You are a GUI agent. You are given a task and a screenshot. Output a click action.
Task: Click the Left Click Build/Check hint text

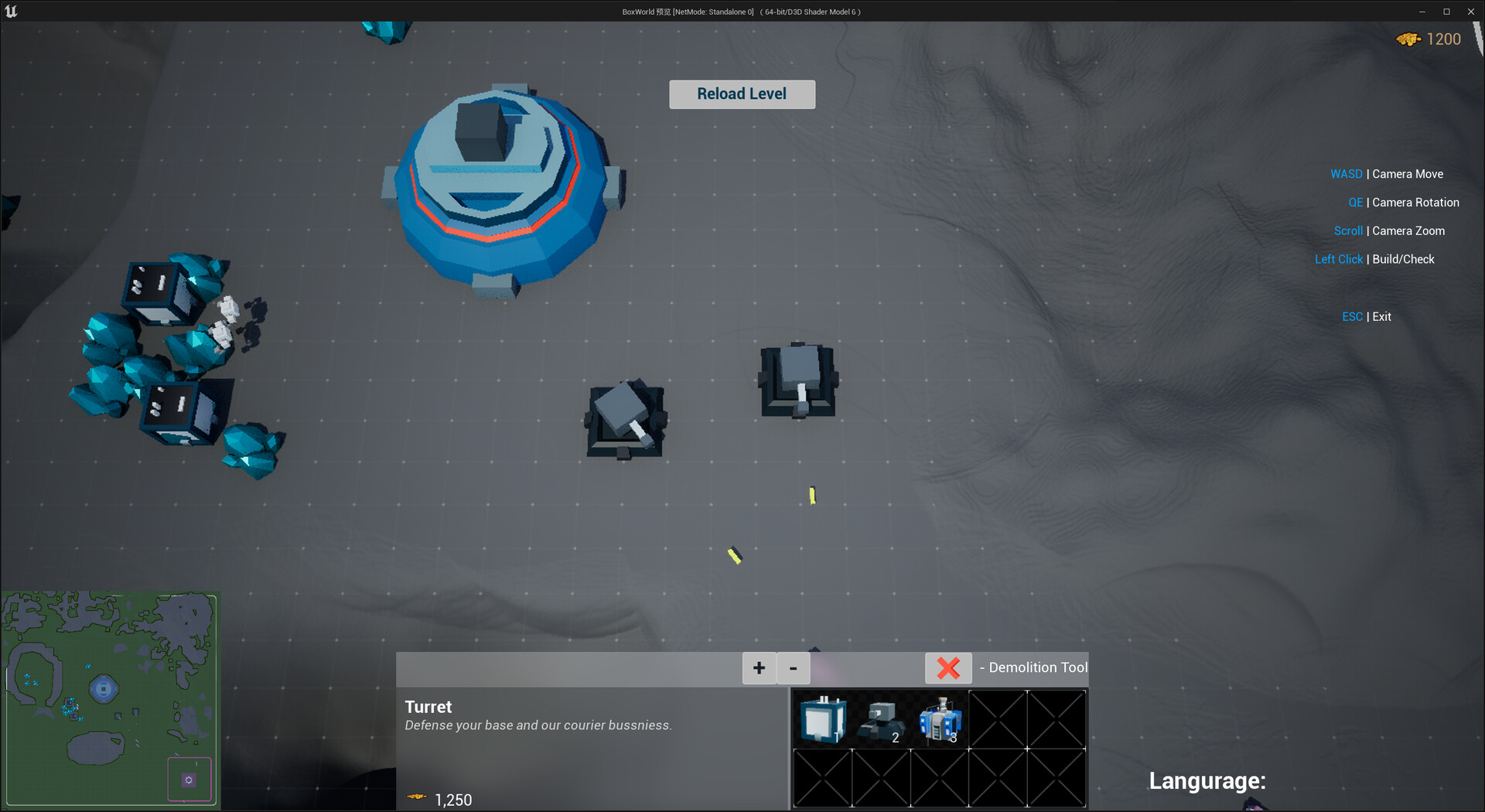coord(1374,259)
